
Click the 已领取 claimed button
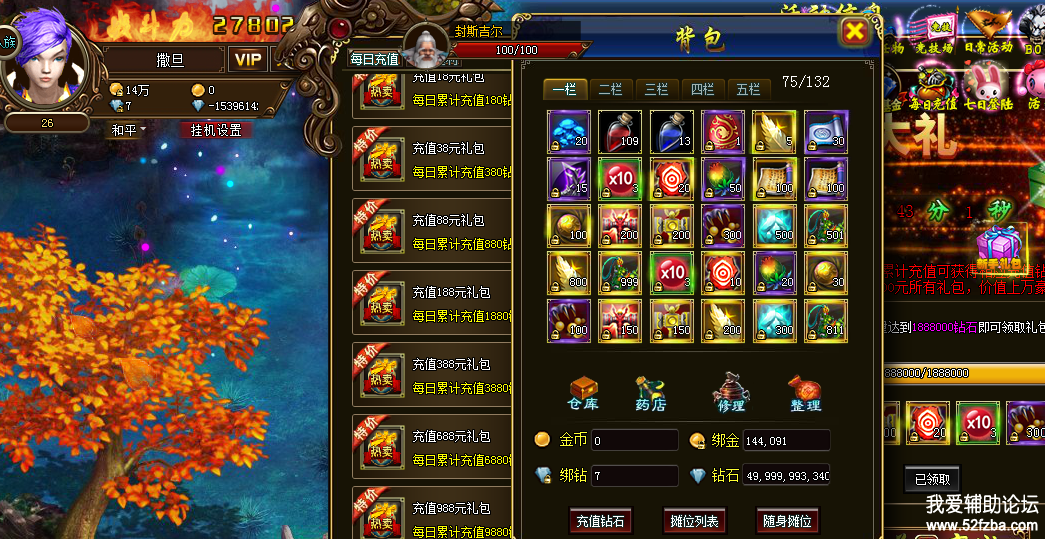931,478
